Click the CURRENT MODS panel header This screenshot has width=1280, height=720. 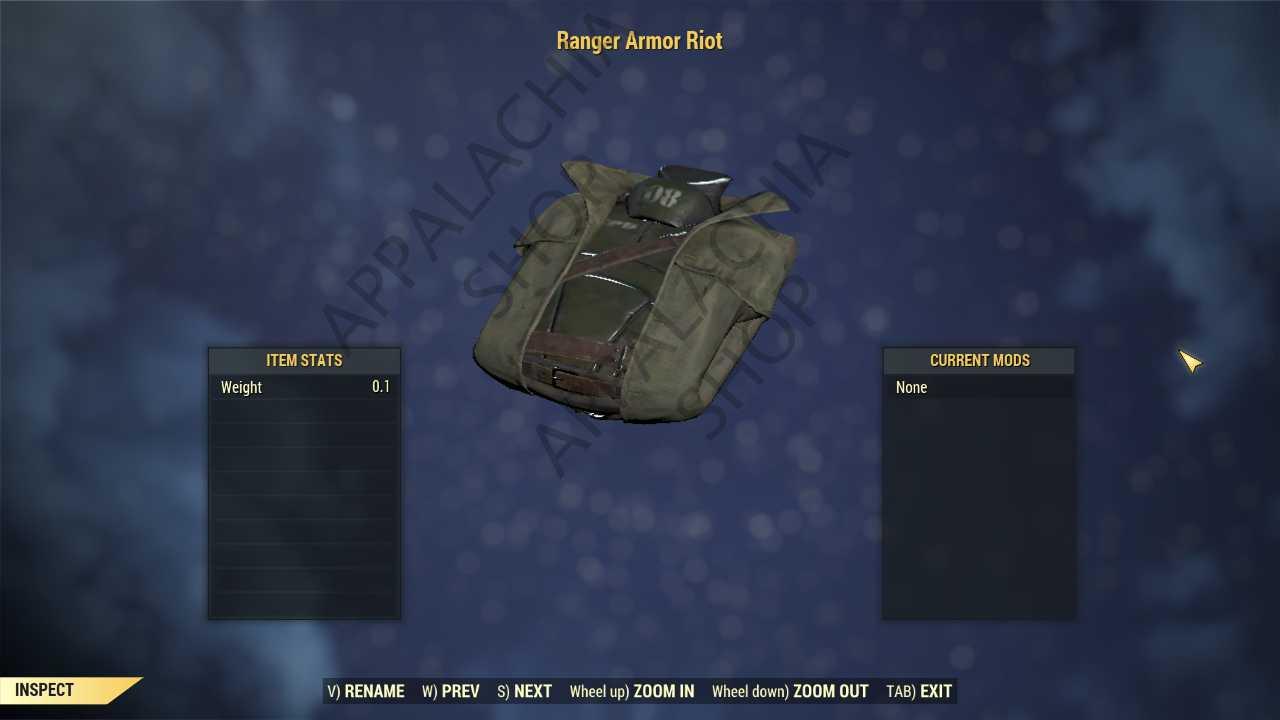click(979, 360)
